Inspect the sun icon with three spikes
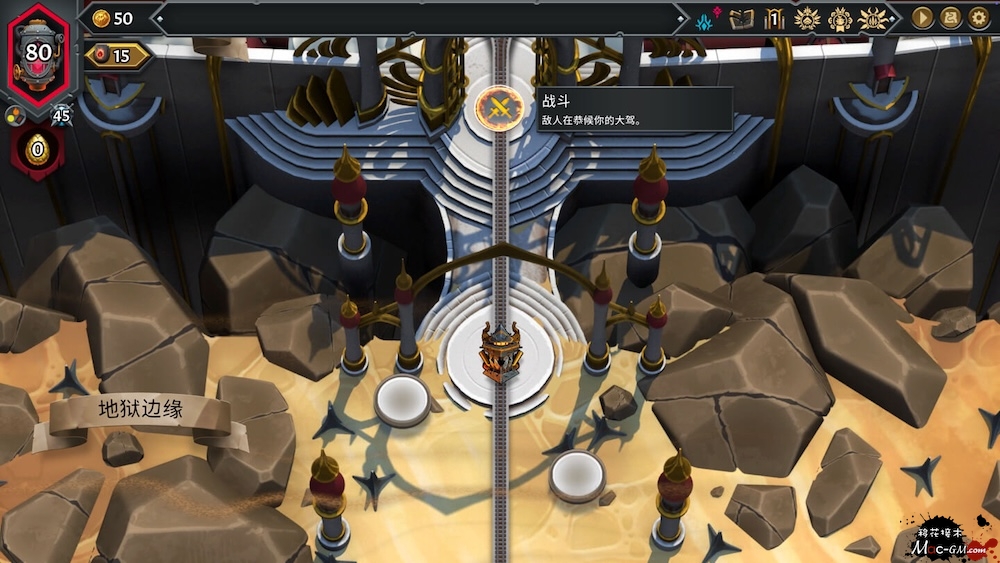 click(x=875, y=18)
